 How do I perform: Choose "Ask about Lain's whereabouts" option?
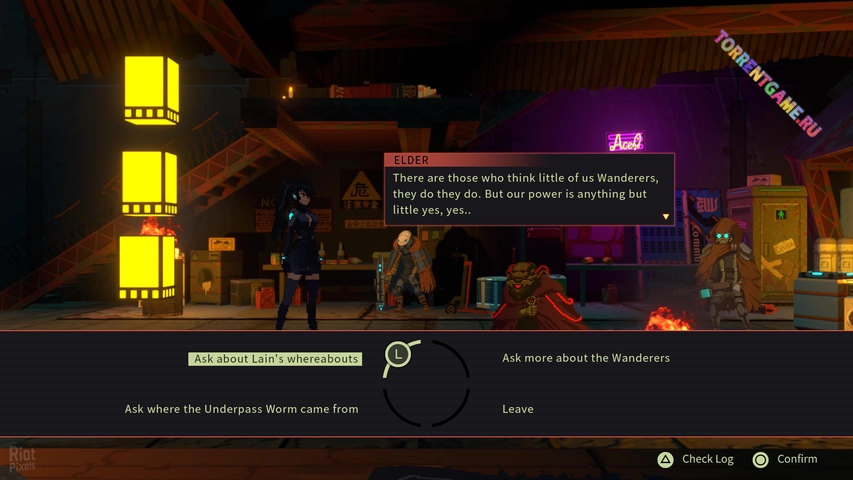click(x=276, y=359)
